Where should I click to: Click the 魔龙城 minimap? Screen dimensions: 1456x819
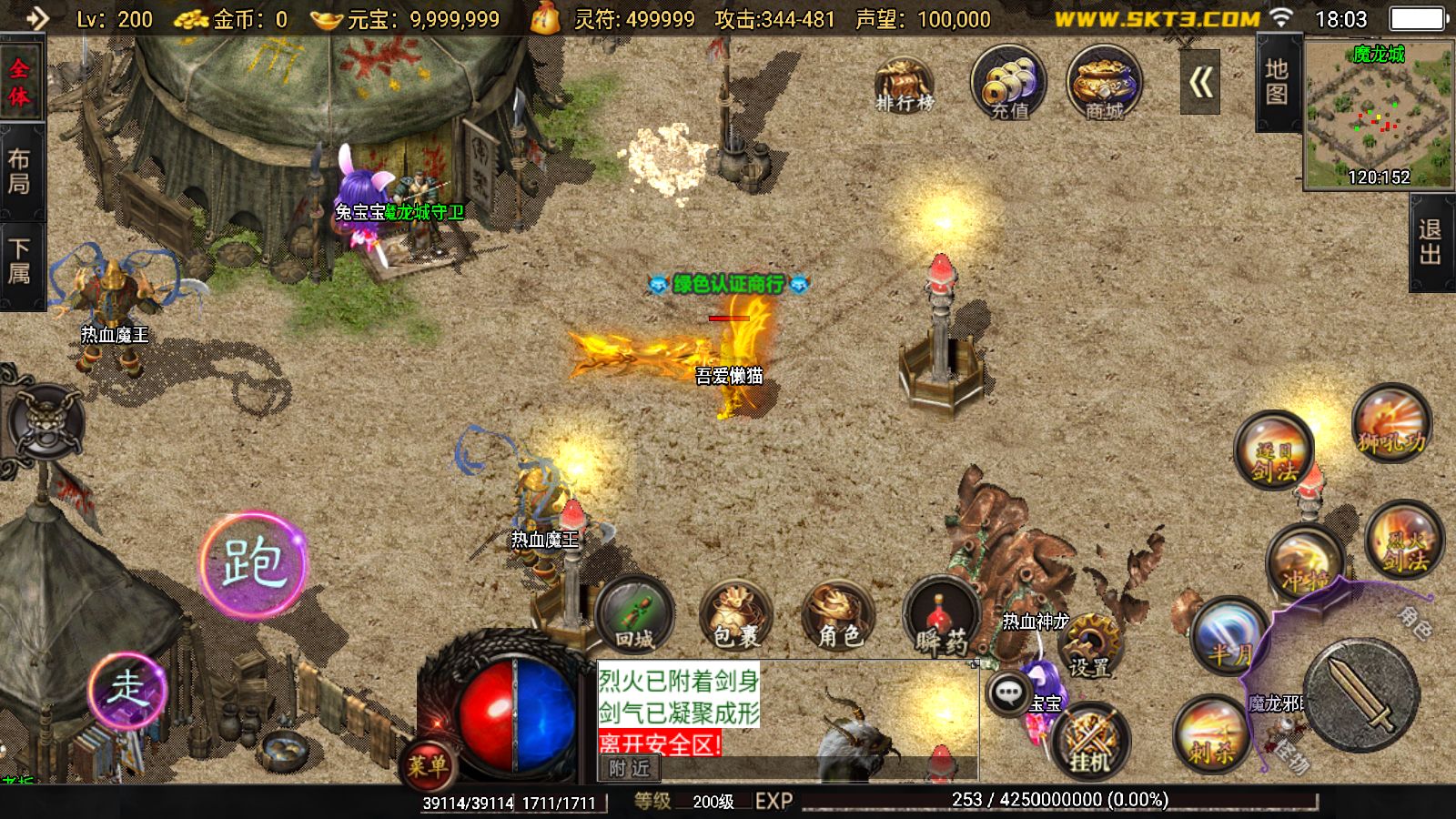1378,114
